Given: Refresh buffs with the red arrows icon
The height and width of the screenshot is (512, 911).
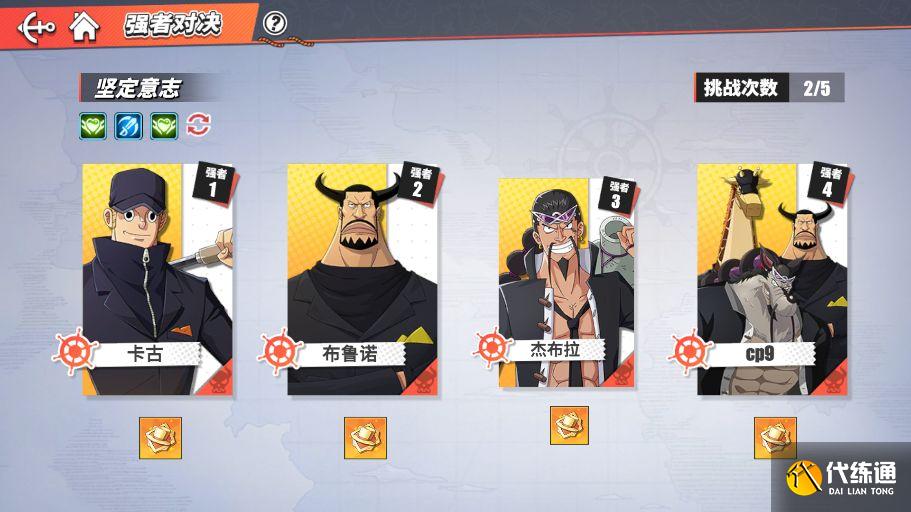Looking at the screenshot, I should [199, 125].
